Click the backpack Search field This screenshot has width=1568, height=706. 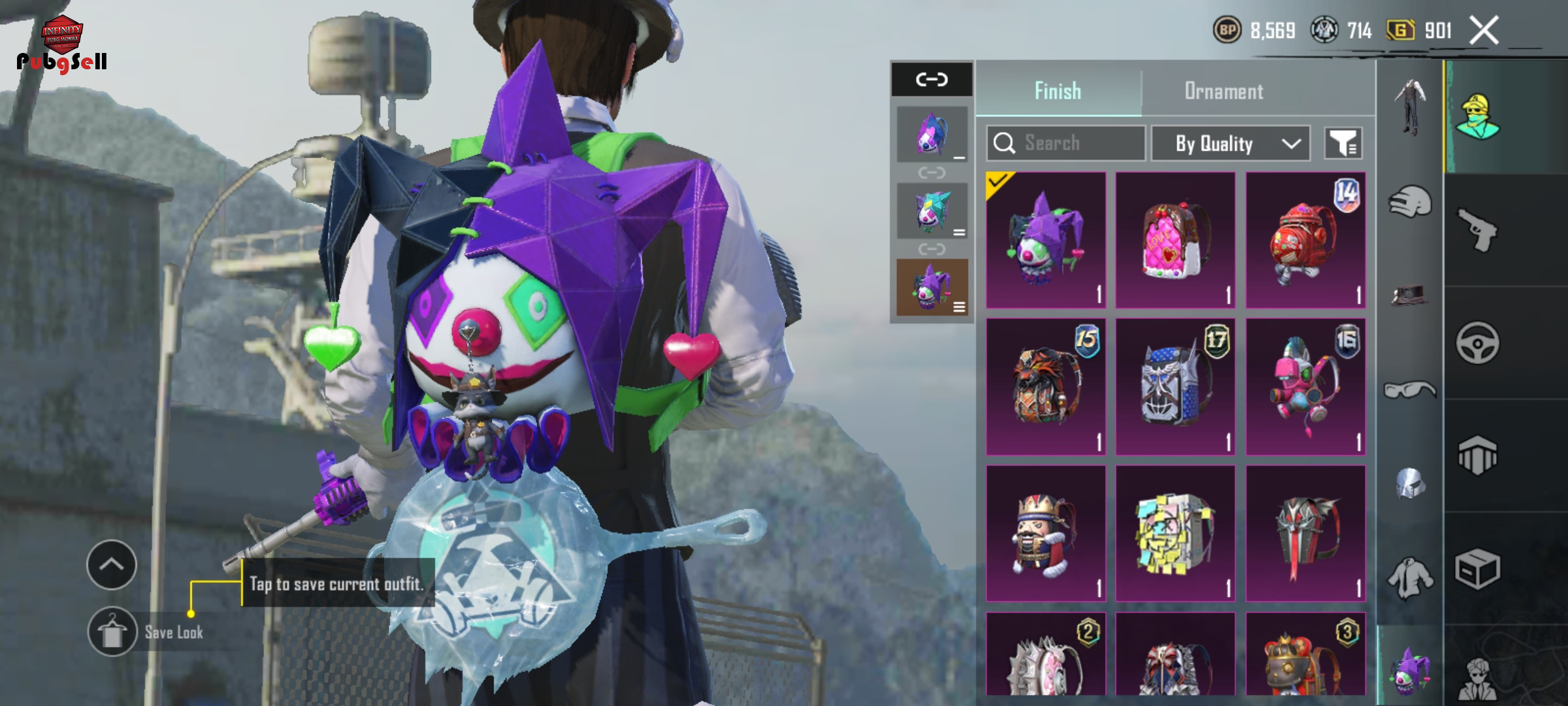pyautogui.click(x=1066, y=143)
